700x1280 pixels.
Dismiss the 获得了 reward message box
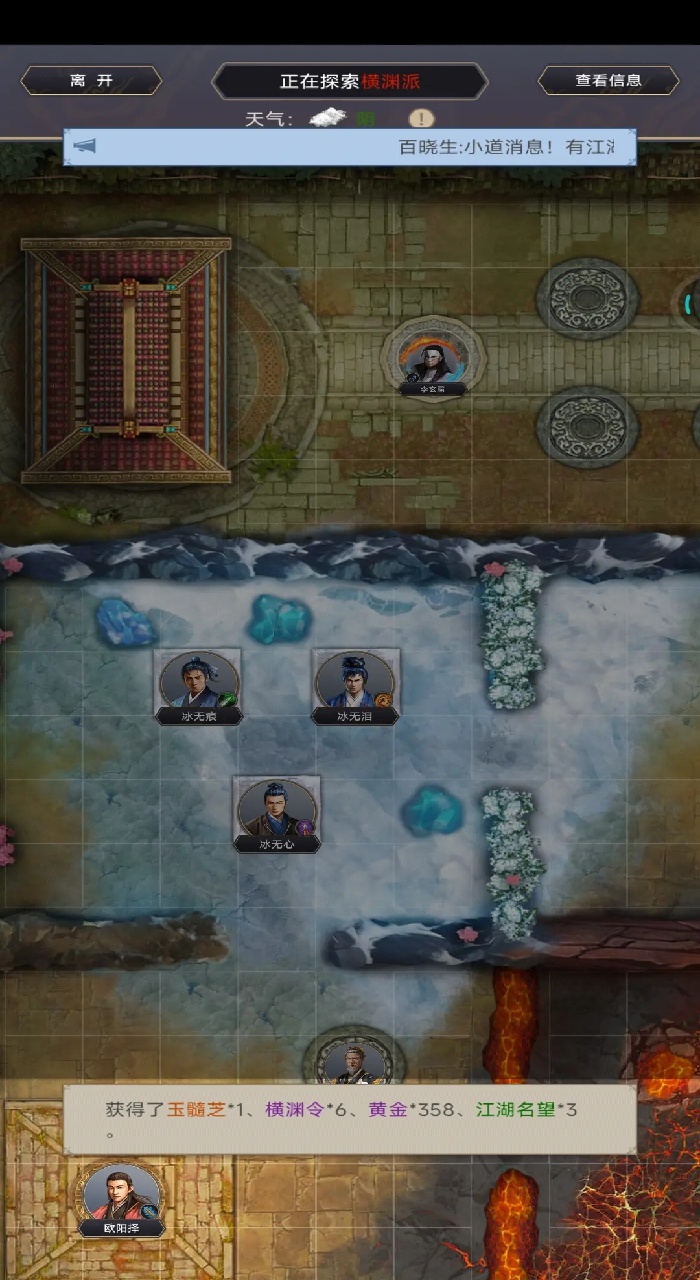350,1119
